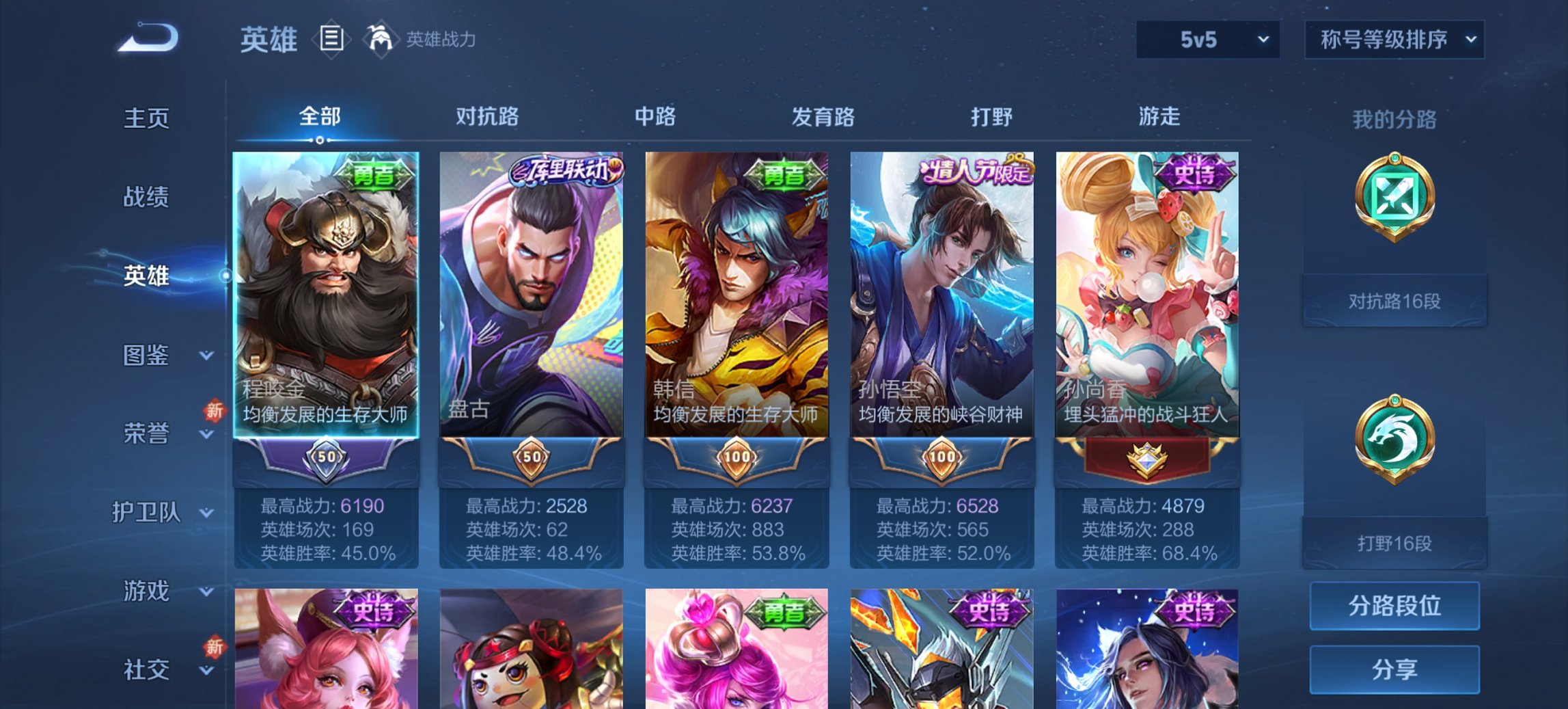Open the 称号等级排序 sorting dropdown
This screenshot has width=1568, height=709.
pos(1394,40)
